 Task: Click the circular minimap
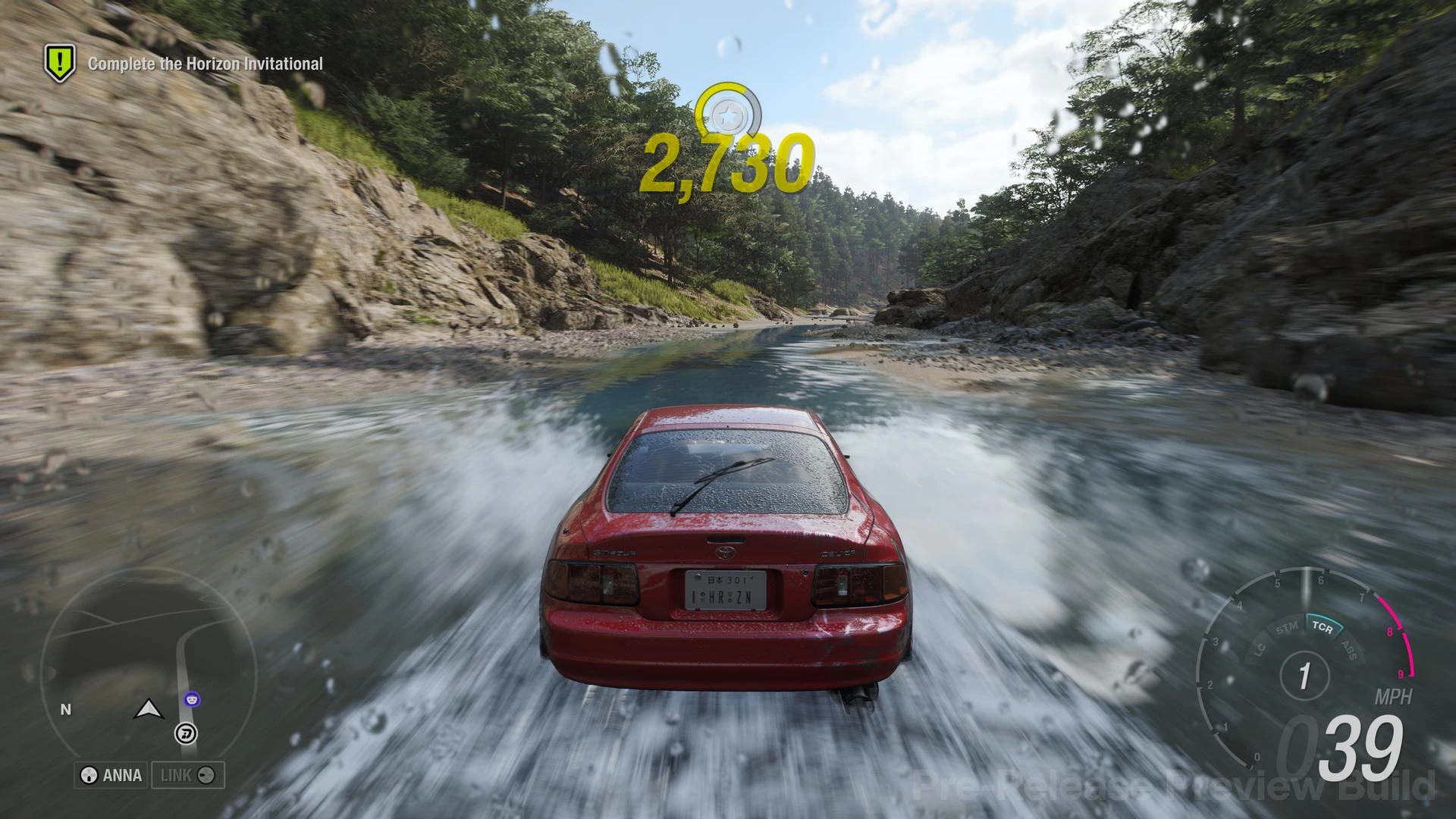(x=148, y=669)
